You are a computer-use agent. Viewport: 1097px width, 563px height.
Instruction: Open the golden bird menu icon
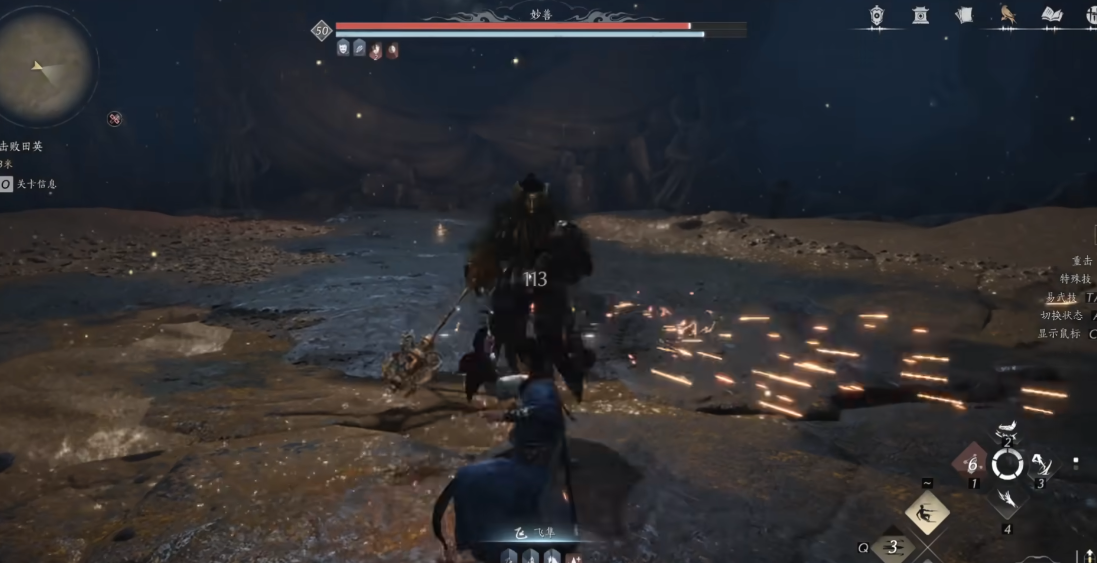[1007, 14]
